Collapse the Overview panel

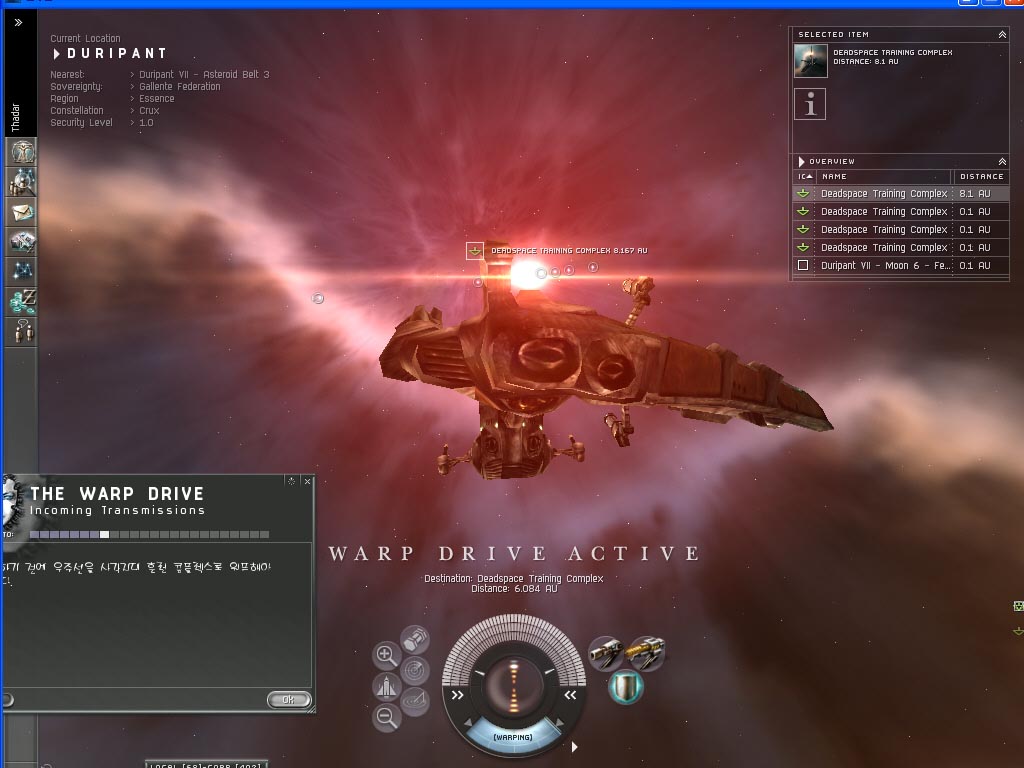tap(1002, 161)
